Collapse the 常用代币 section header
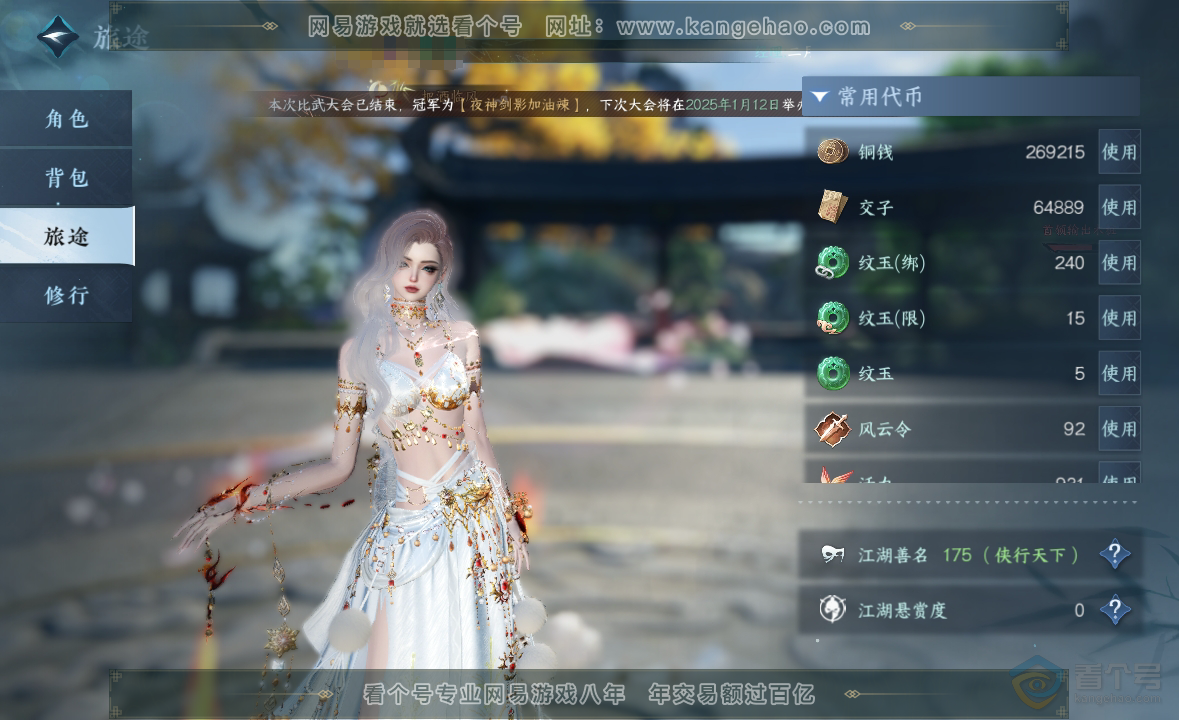This screenshot has width=1179, height=720. click(x=820, y=97)
